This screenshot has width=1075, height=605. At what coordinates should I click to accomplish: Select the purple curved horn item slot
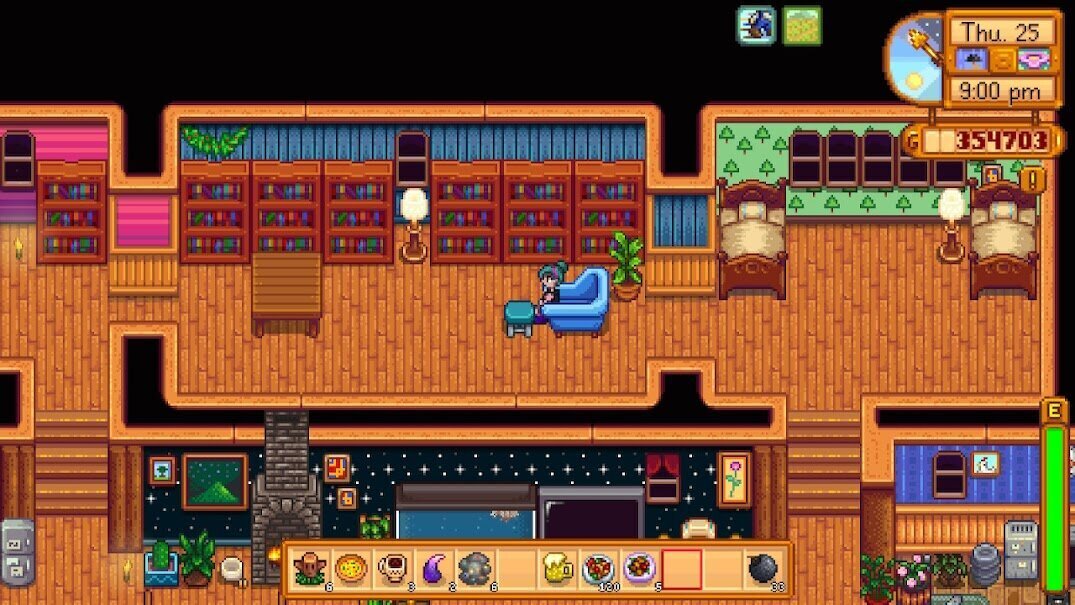click(x=433, y=569)
